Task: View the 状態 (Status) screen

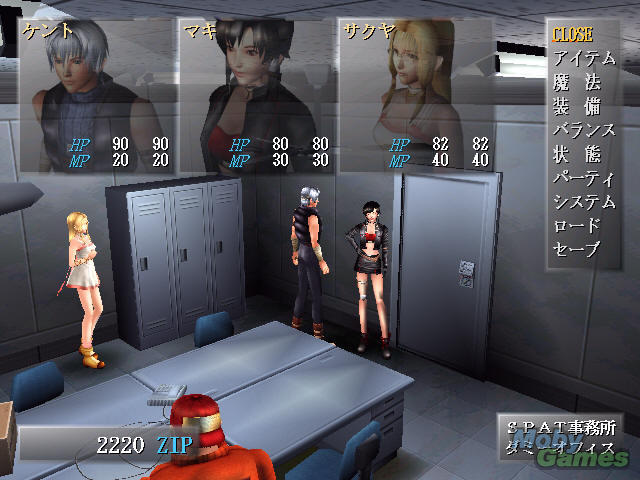Action: click(x=571, y=154)
